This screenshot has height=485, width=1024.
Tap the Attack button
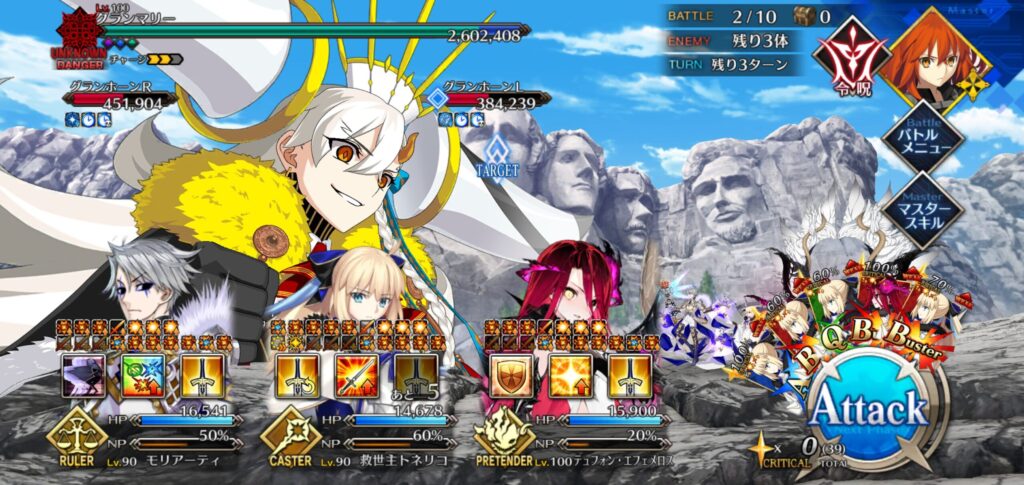tap(868, 411)
